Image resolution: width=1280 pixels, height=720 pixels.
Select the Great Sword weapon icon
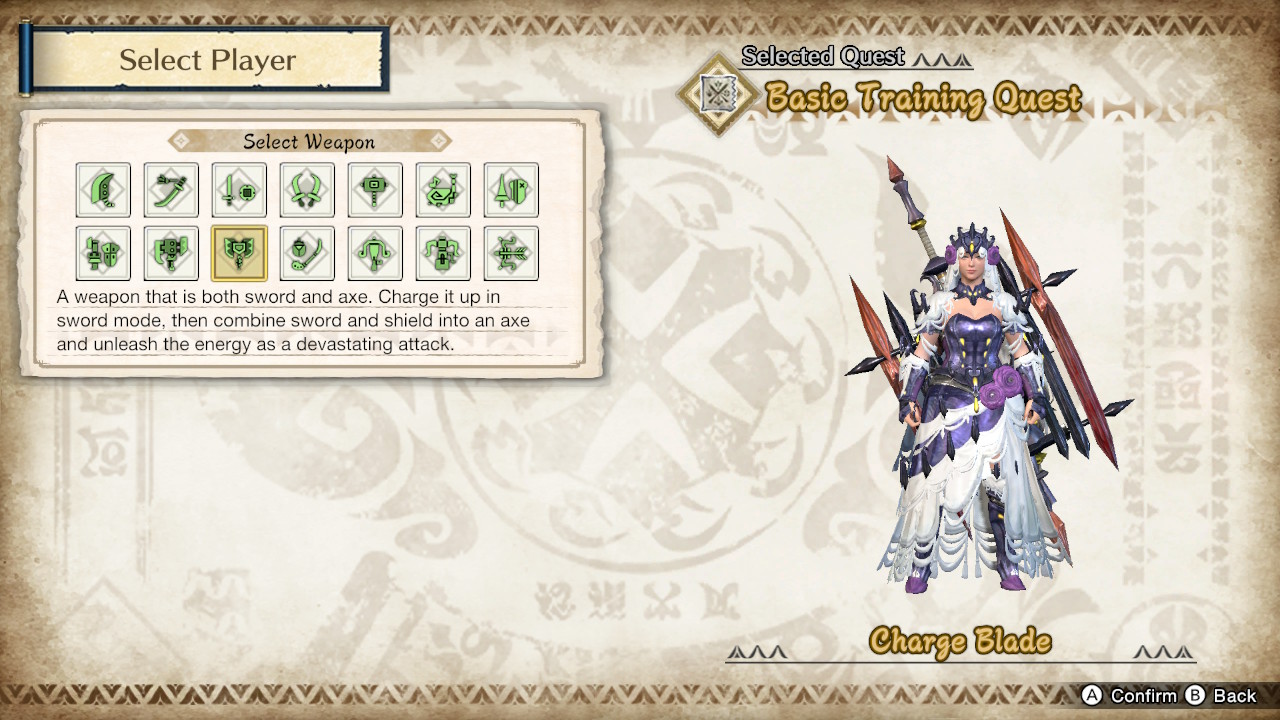104,190
